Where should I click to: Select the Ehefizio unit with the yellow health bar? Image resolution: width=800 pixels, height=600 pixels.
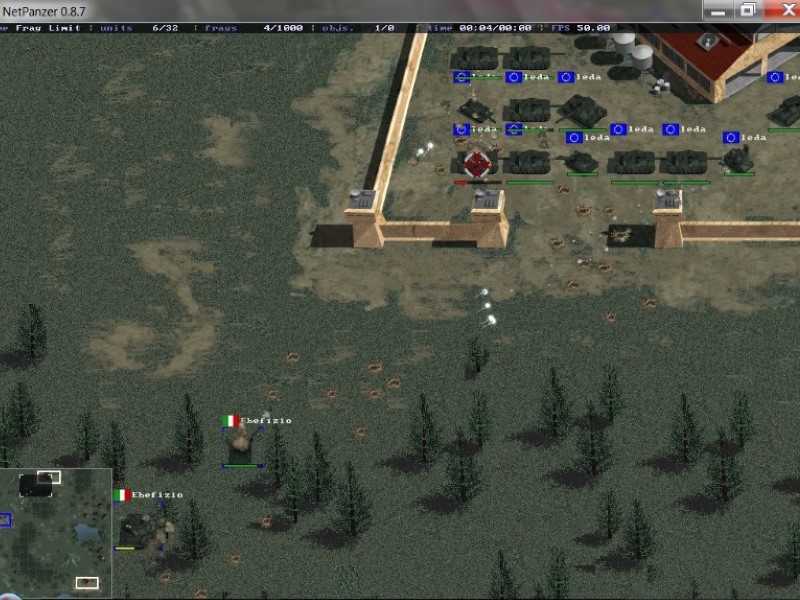[138, 528]
